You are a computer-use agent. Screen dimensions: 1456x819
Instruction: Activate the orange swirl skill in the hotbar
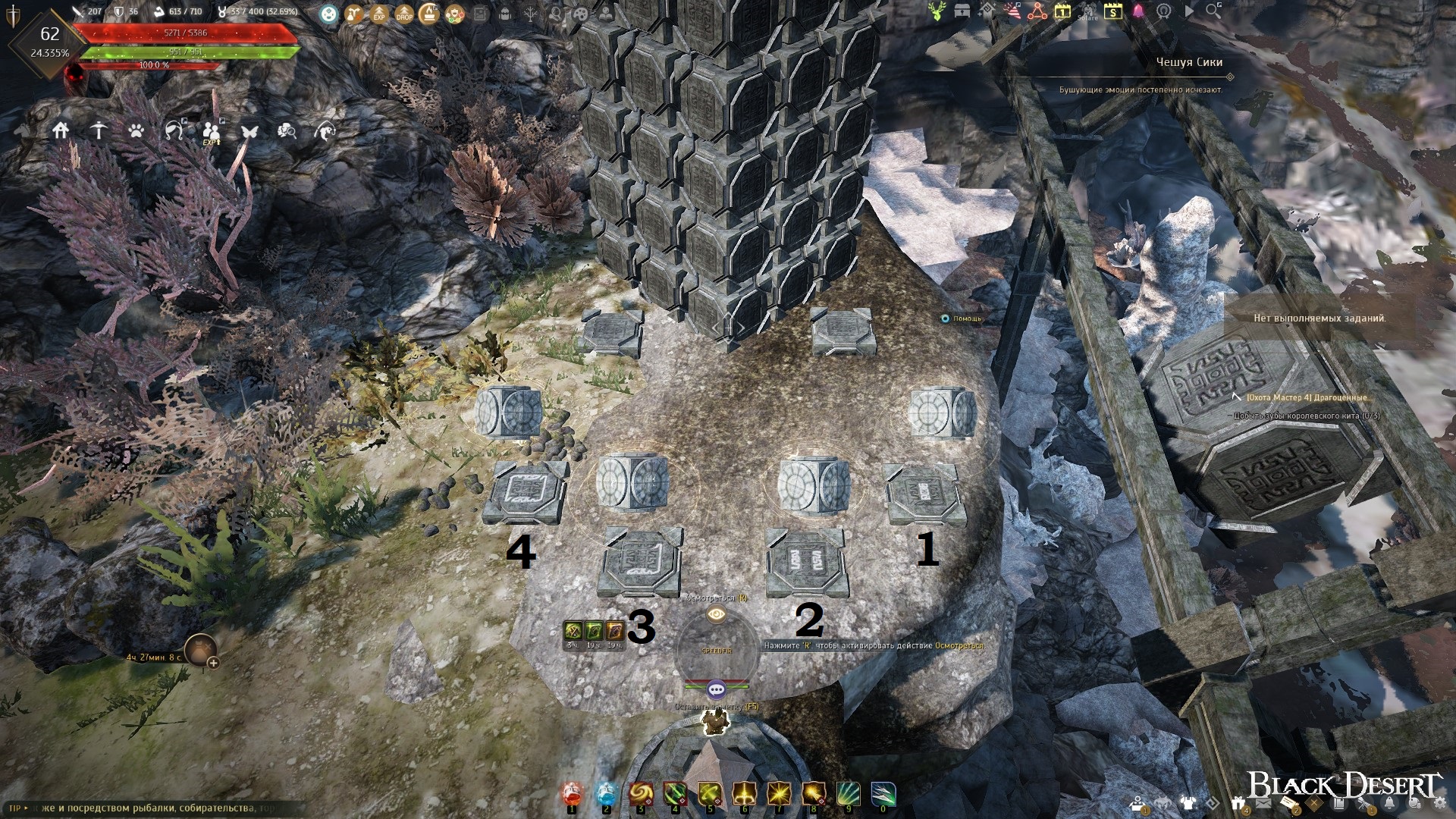coord(641,794)
